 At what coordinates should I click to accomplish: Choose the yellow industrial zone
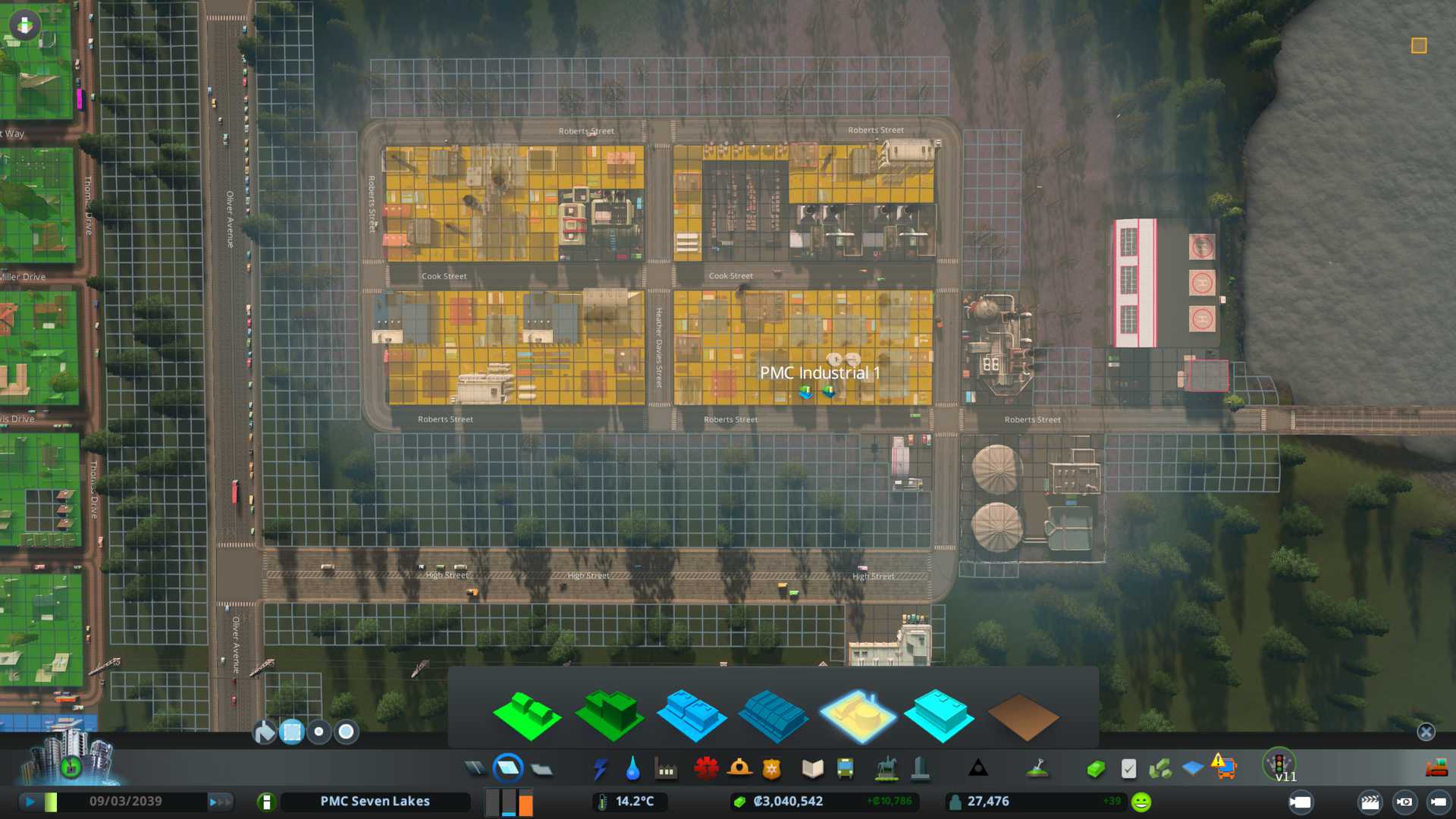click(x=857, y=715)
